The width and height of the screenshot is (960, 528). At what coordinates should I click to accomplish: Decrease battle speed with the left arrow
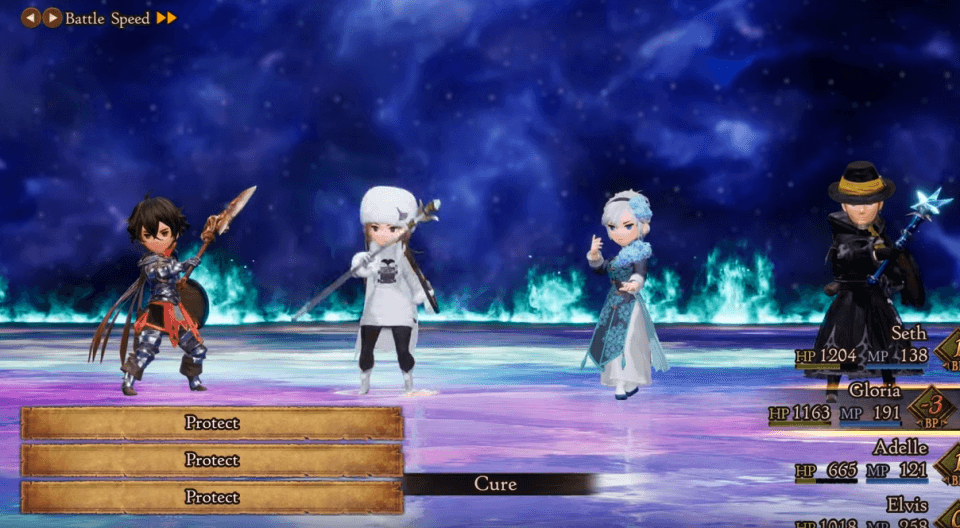tap(31, 18)
